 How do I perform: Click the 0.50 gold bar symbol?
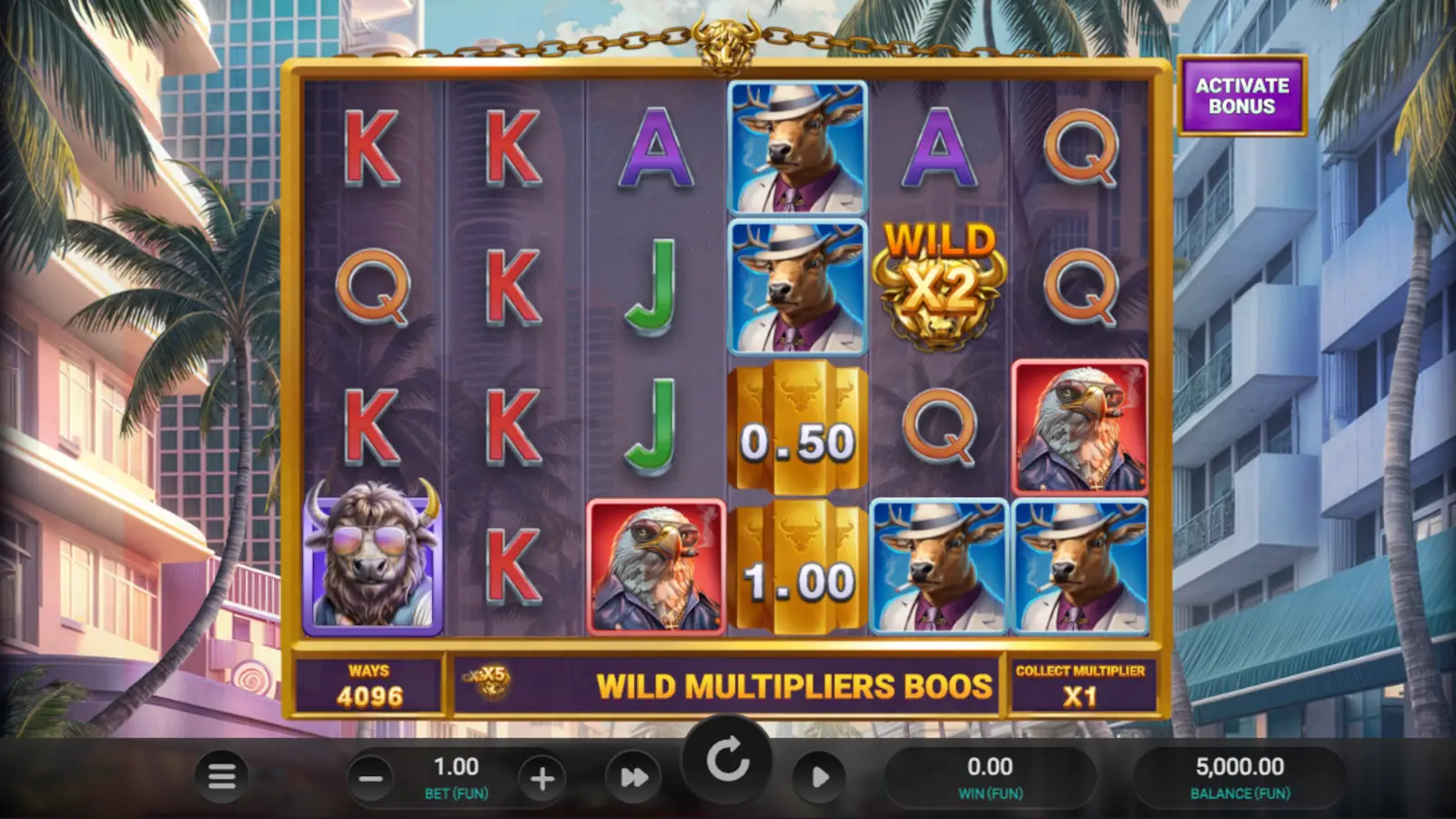click(x=798, y=432)
